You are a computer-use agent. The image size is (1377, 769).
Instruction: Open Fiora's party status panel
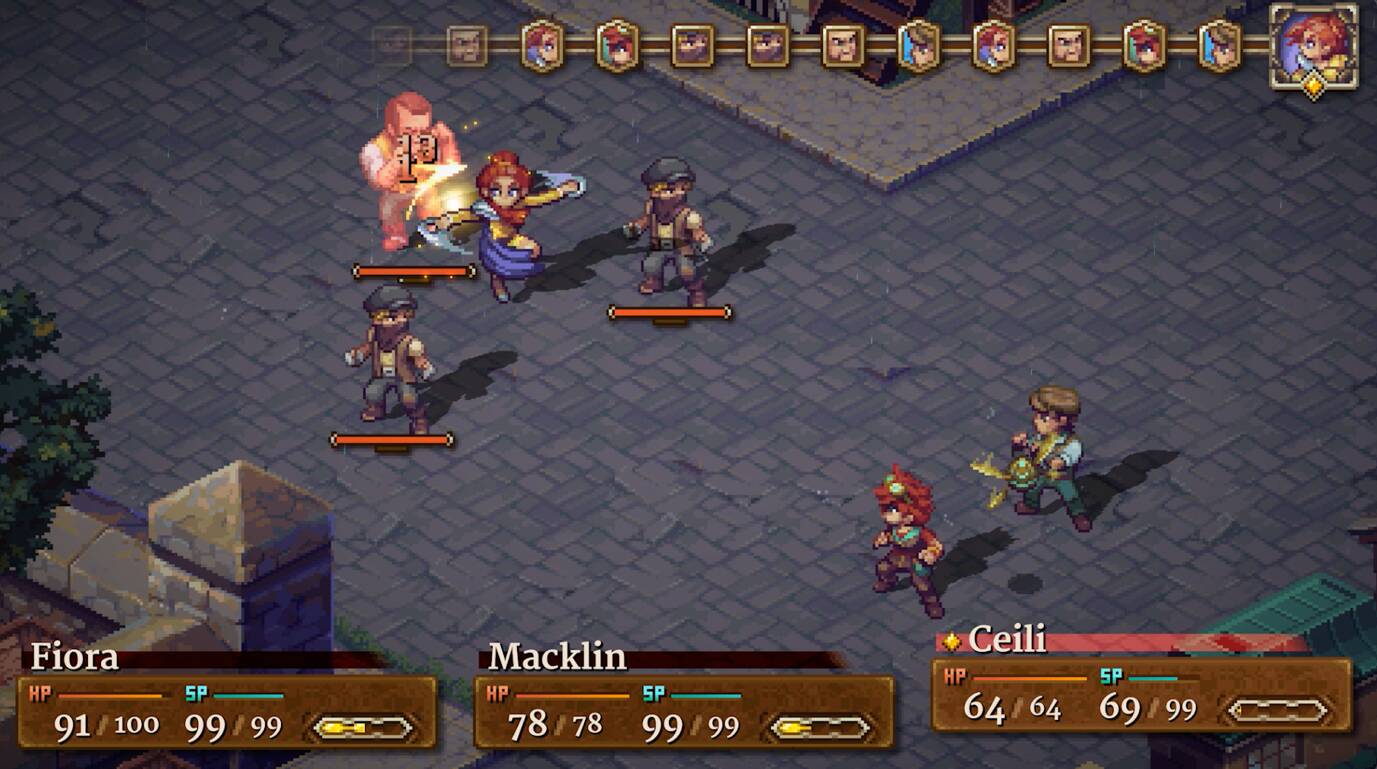227,711
